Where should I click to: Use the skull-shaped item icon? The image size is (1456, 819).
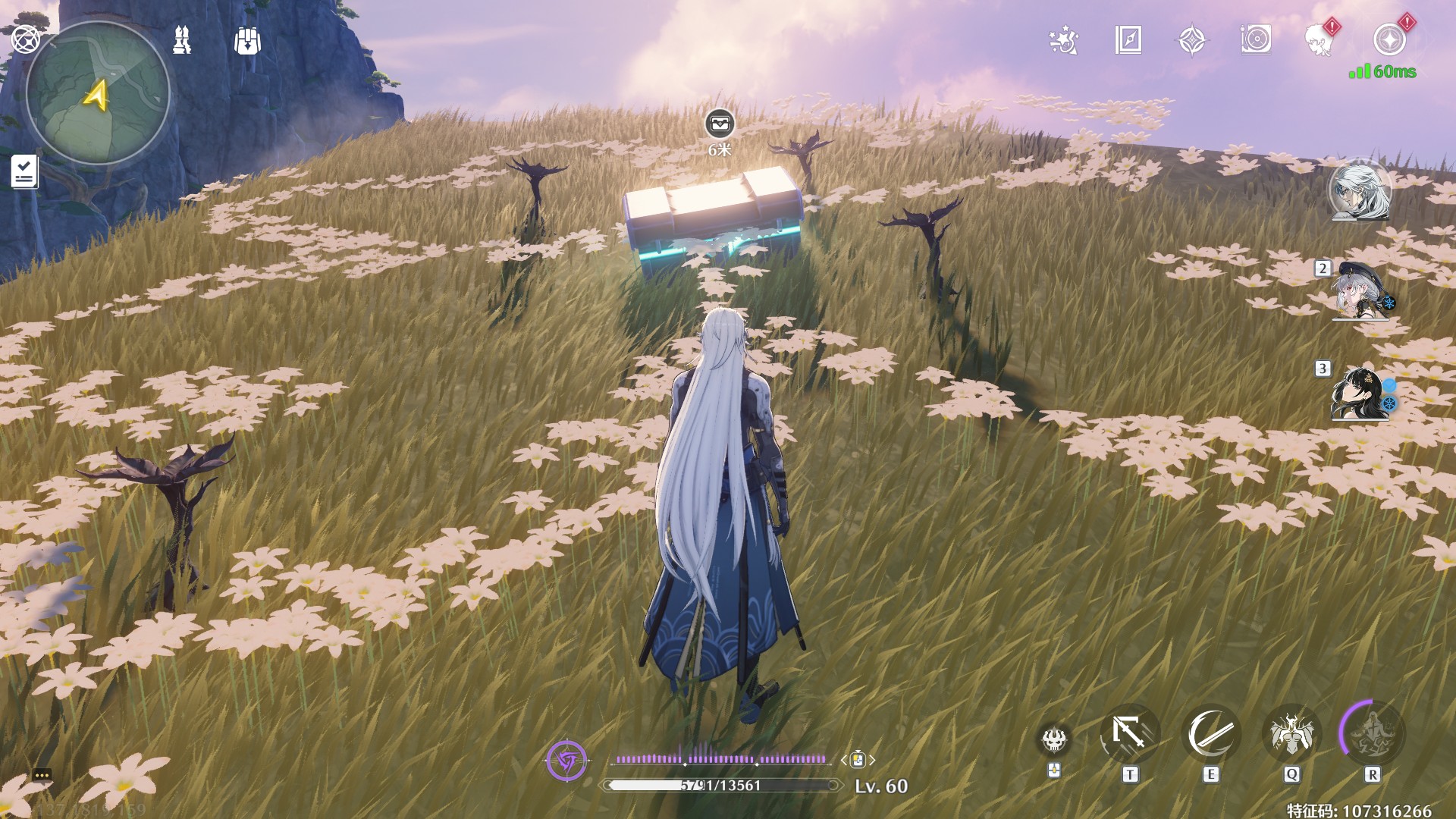click(1054, 739)
